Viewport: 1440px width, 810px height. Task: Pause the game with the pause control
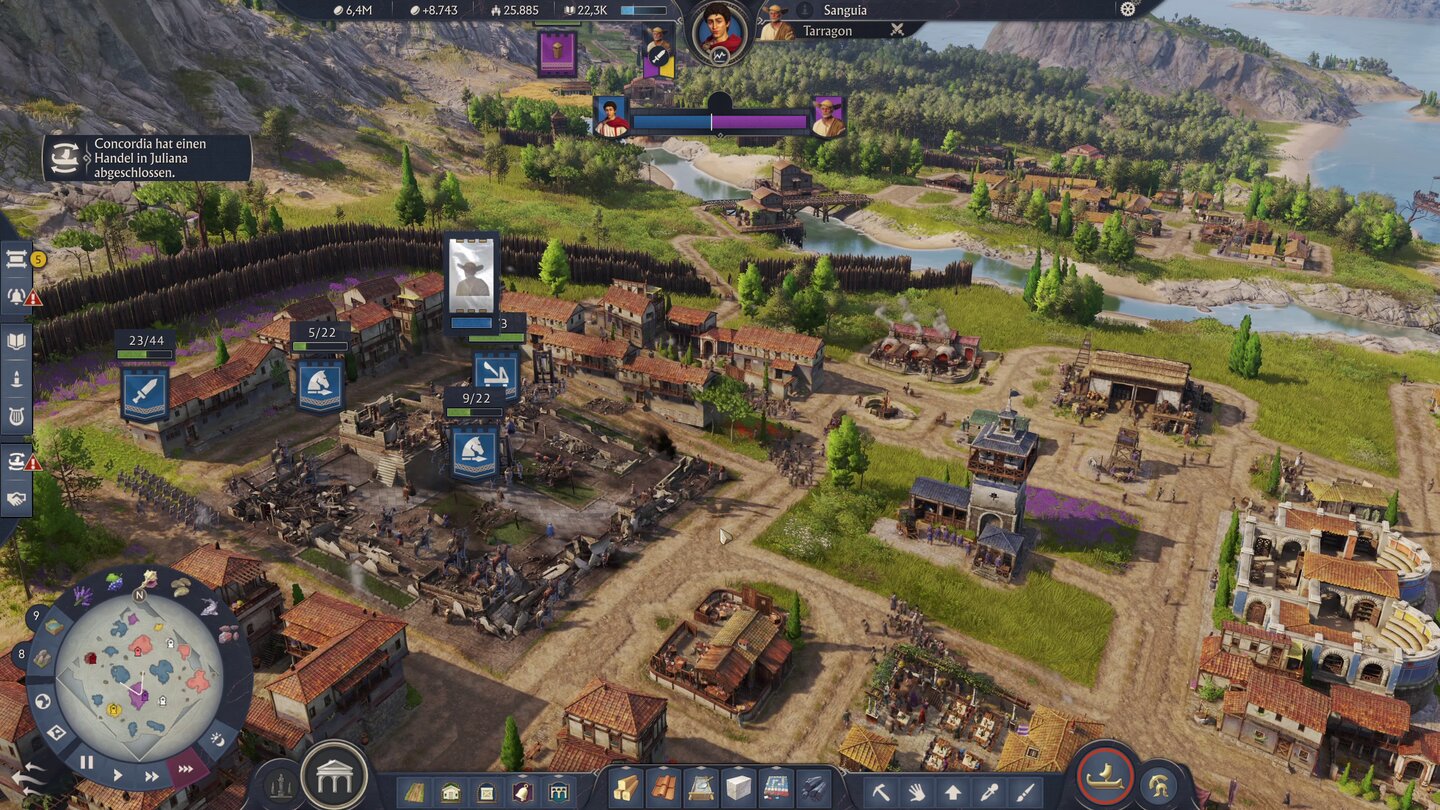click(x=85, y=762)
